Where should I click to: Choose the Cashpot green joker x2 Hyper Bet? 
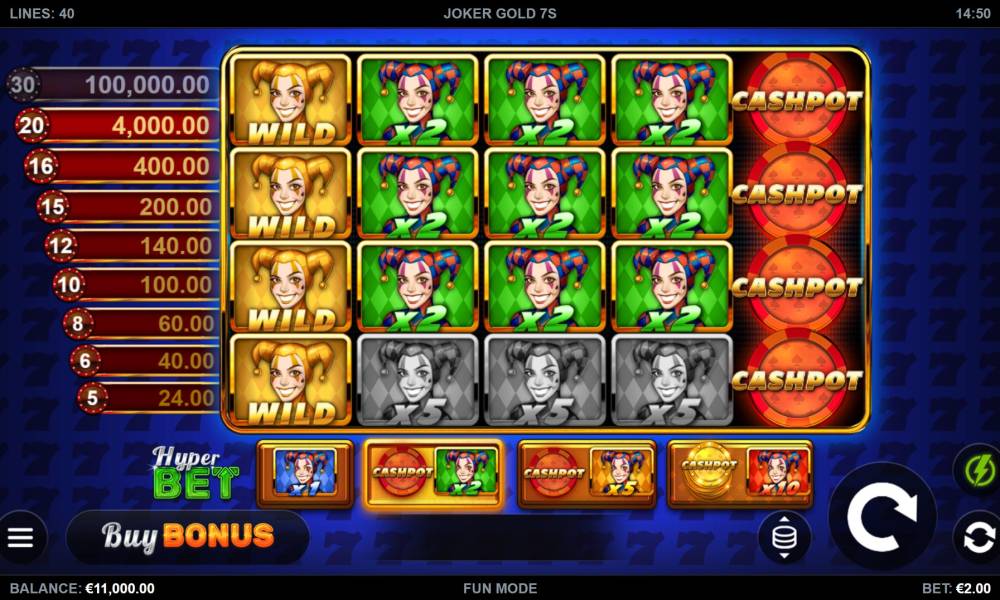pos(434,473)
